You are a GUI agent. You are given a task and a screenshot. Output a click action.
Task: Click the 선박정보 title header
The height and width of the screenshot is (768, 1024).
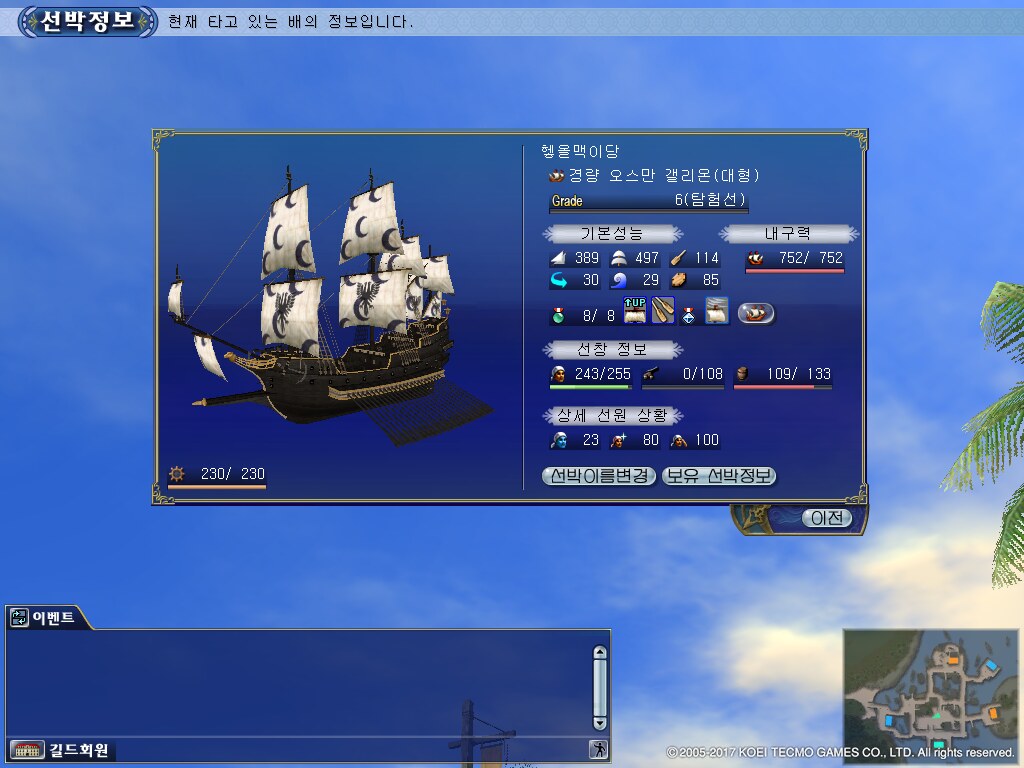87,21
